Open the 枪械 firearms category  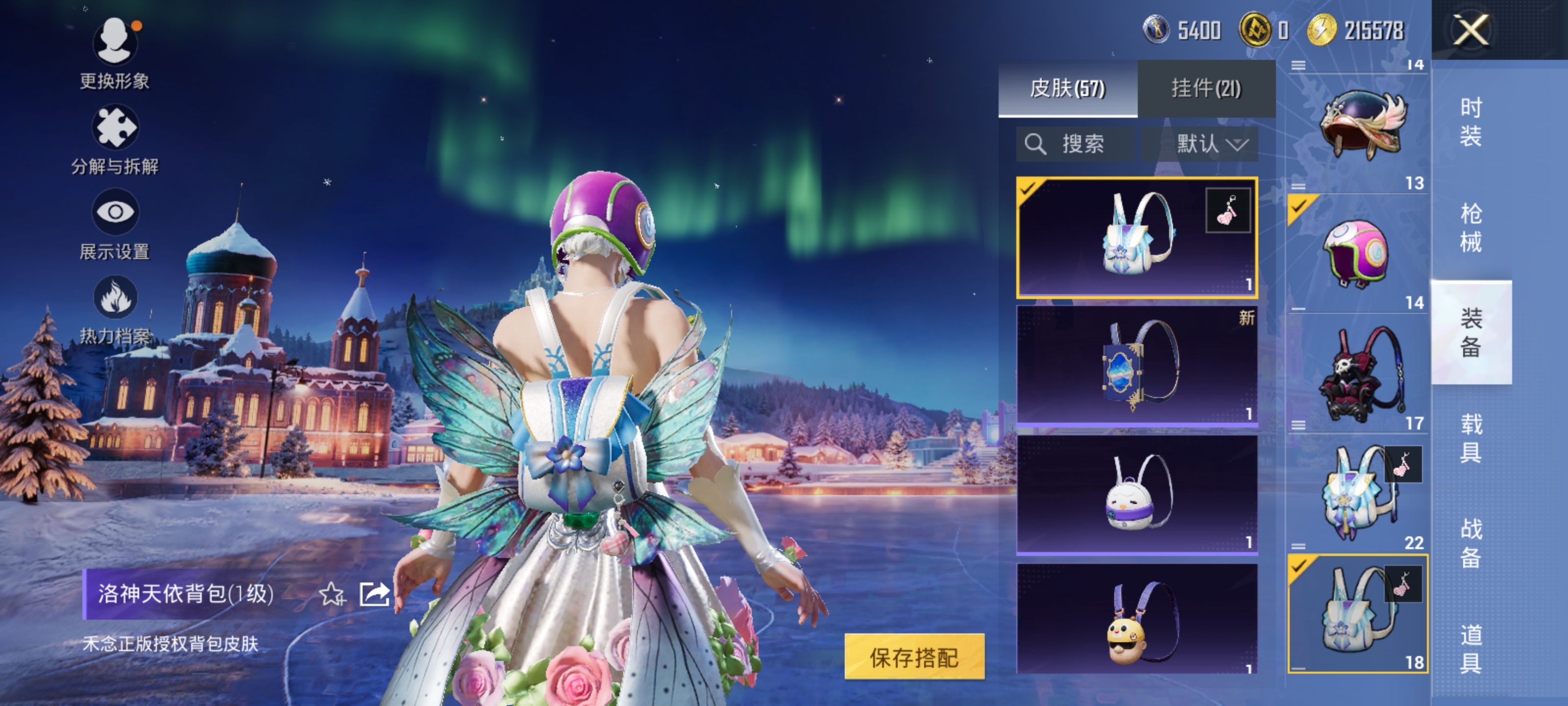1470,228
